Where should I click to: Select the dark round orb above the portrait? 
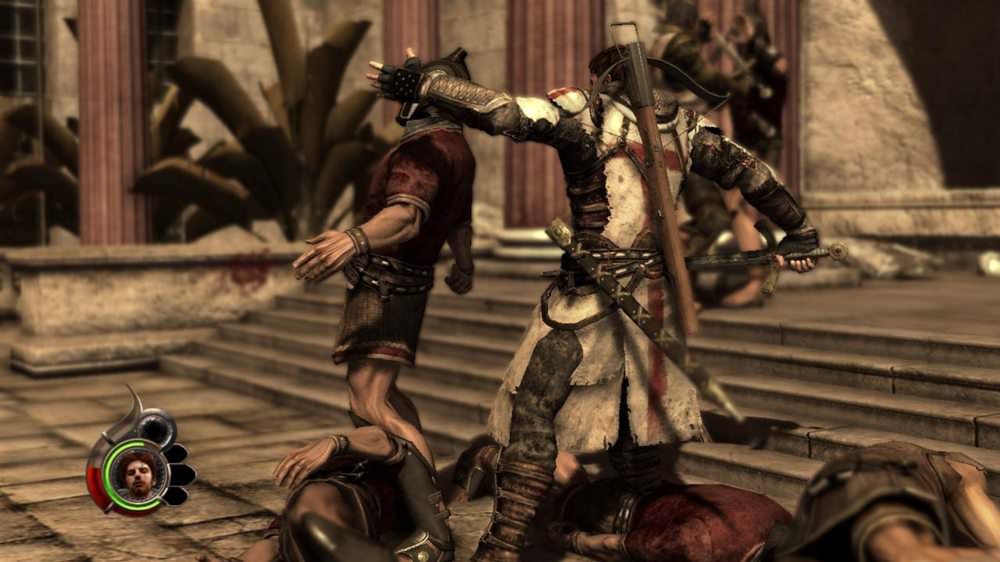pos(157,426)
